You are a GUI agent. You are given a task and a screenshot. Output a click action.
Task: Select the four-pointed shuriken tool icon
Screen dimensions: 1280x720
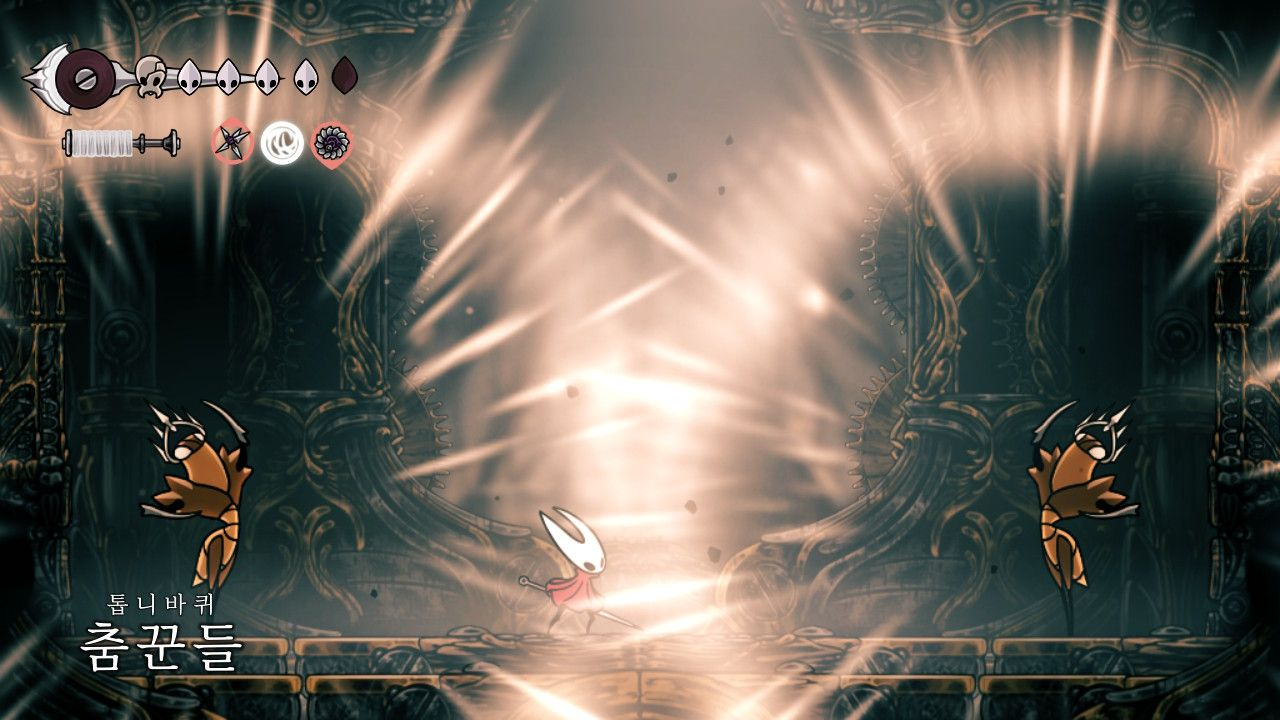pos(231,143)
